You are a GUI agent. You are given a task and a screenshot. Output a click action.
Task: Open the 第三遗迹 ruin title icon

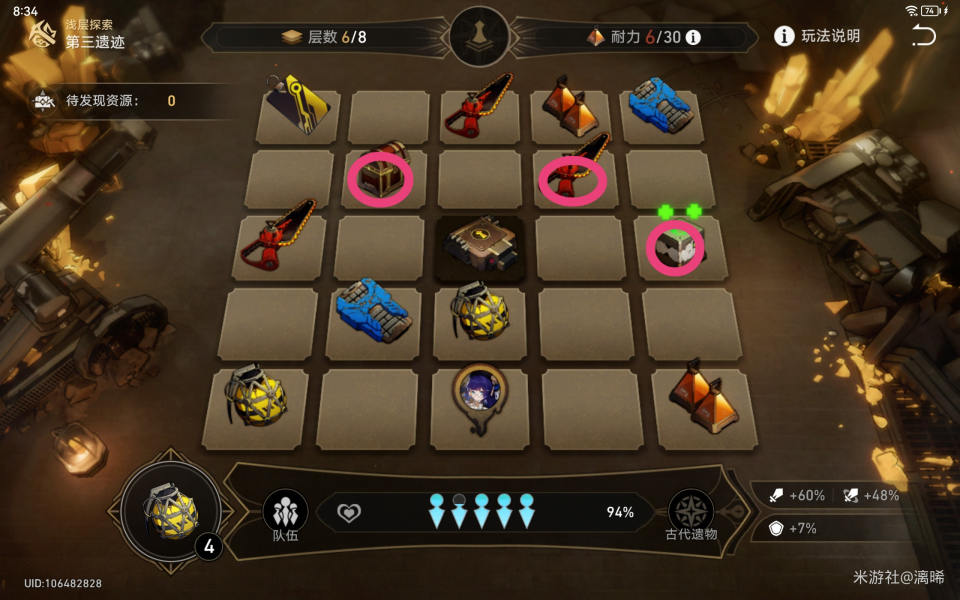point(42,37)
